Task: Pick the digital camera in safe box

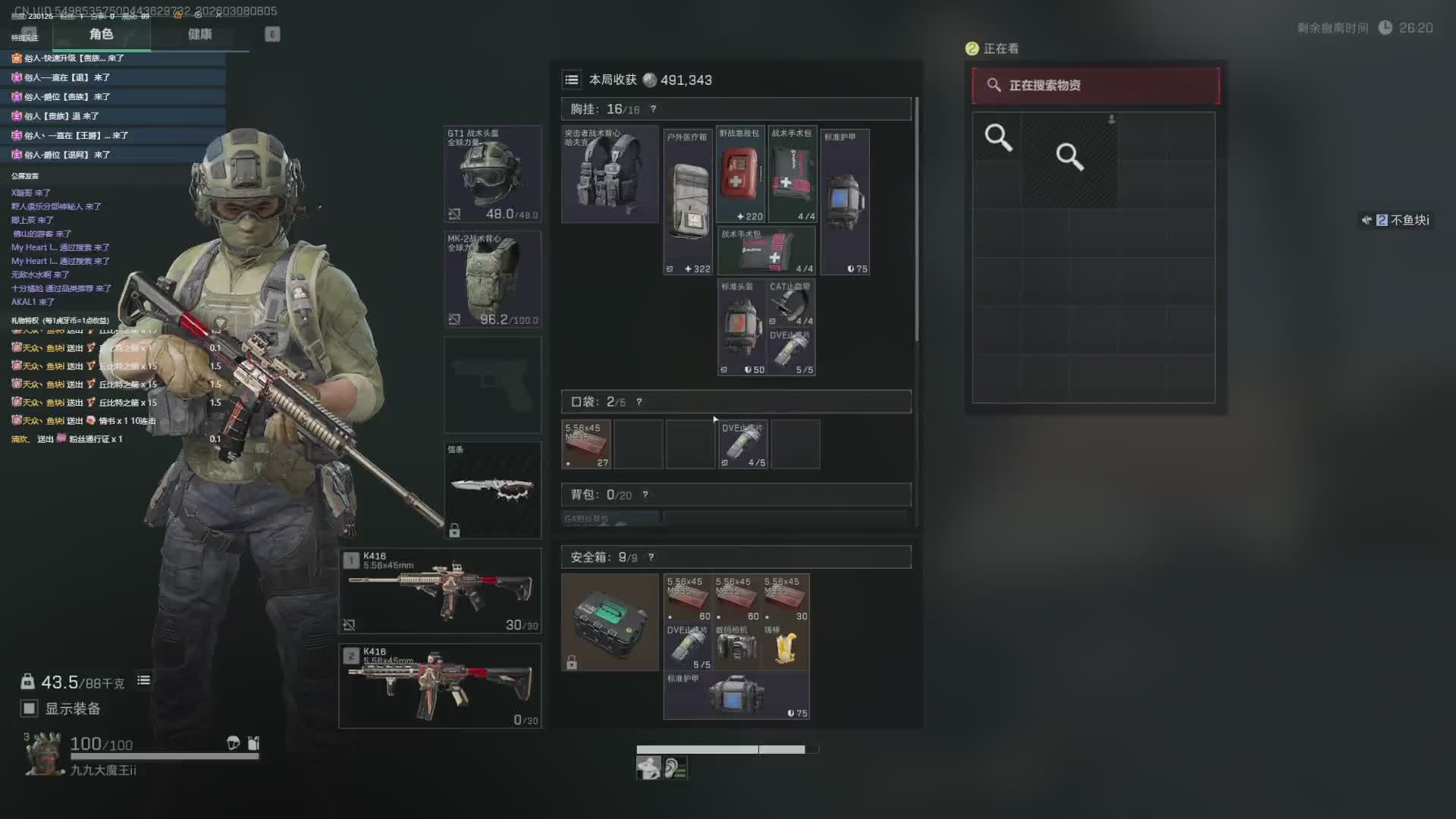Action: [x=736, y=646]
